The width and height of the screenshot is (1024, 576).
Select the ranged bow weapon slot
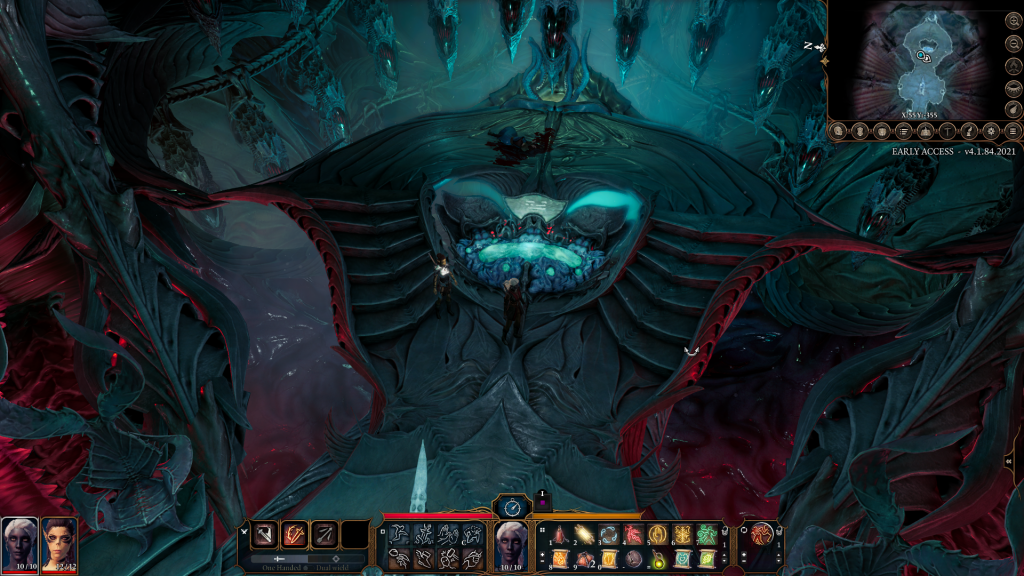tap(324, 535)
